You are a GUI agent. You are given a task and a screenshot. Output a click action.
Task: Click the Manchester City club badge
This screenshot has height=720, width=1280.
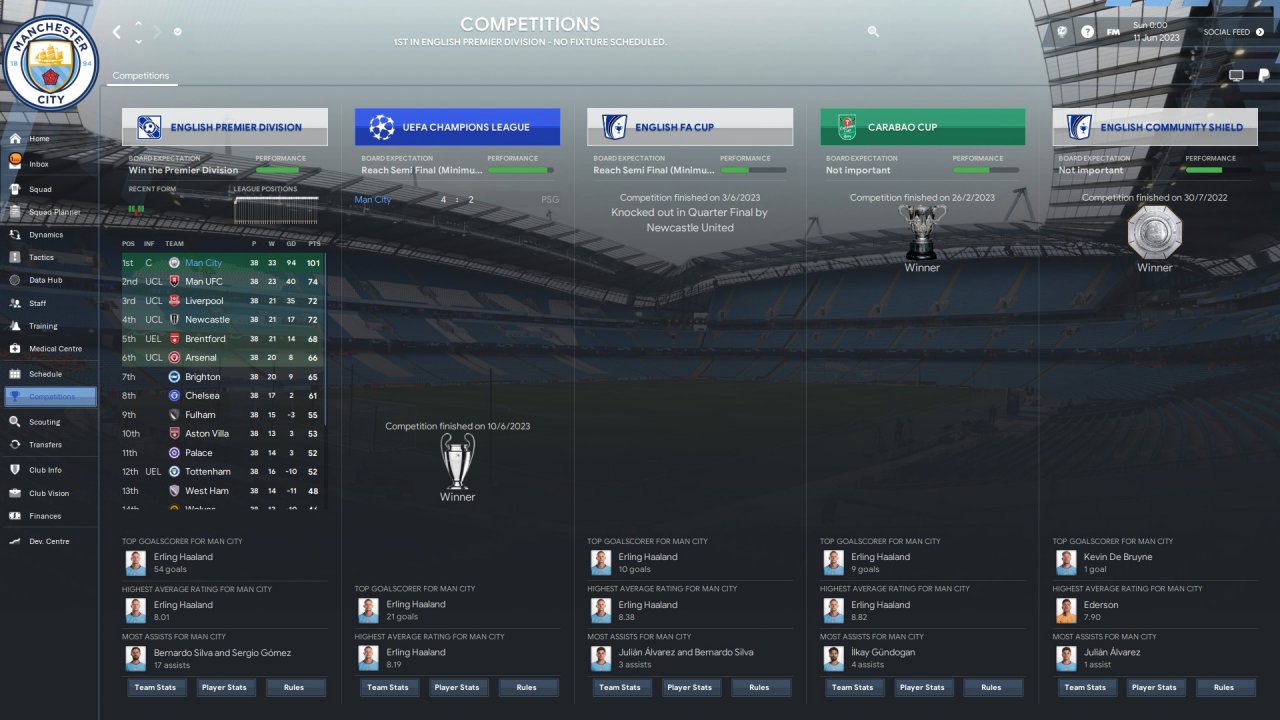coord(50,63)
